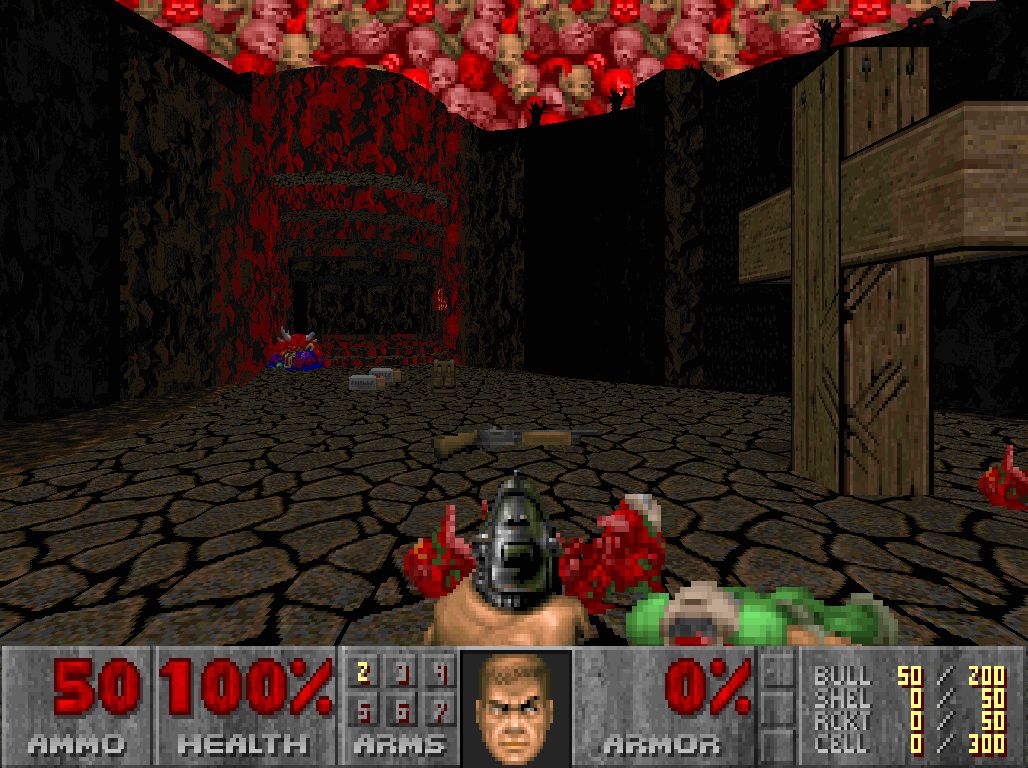1028x768 pixels.
Task: Select weapon slot 2 in the ARMS panel
Action: tap(364, 674)
